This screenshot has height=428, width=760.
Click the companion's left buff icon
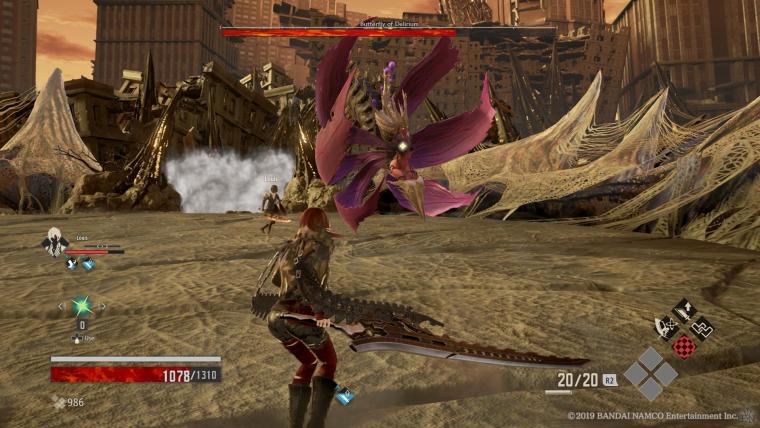72,264
